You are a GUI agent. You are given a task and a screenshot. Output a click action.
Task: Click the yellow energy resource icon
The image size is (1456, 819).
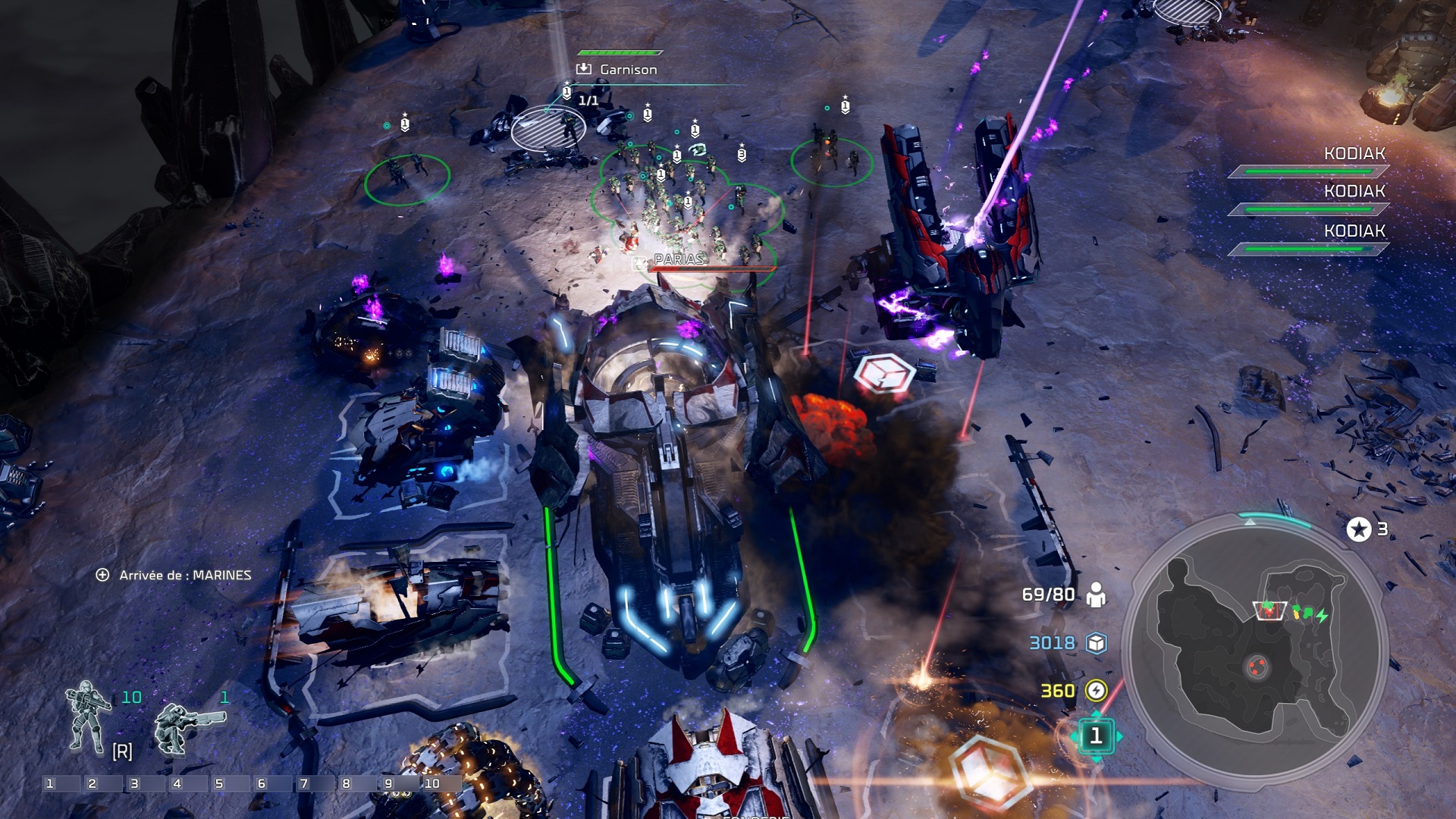tap(1096, 691)
